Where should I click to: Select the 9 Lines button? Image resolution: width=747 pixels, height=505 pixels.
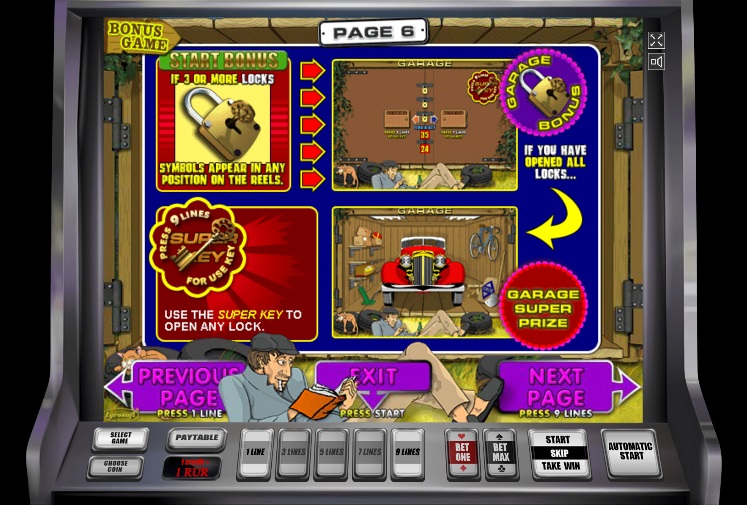point(407,452)
